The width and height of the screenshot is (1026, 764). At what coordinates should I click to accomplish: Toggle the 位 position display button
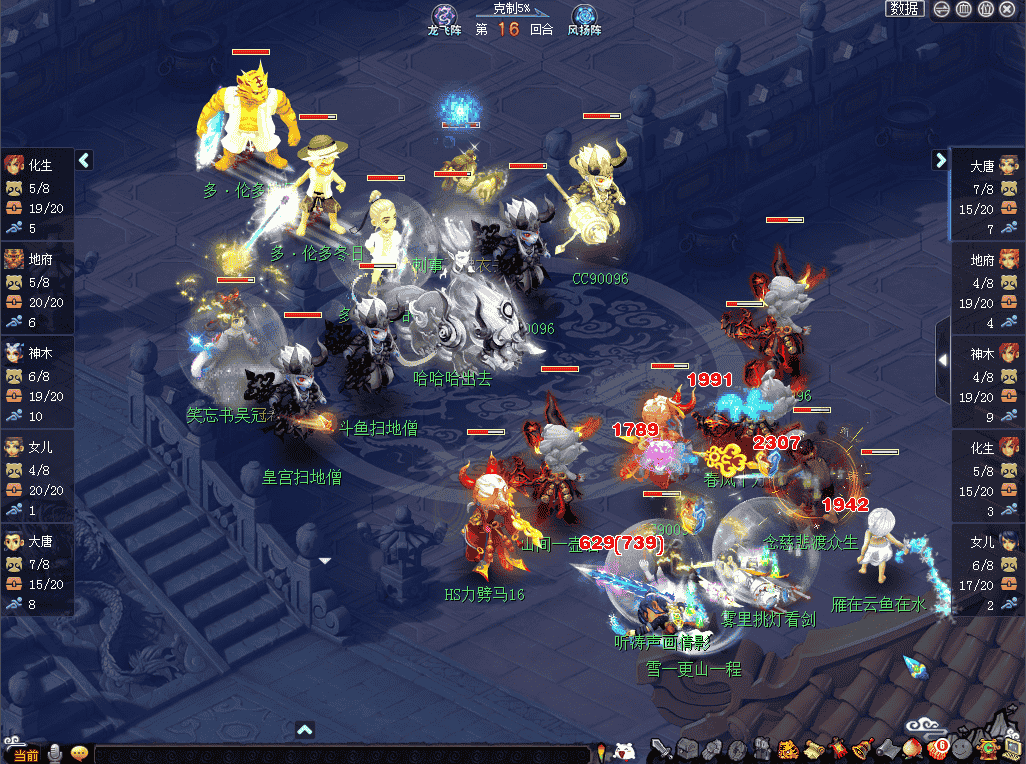coord(986,10)
